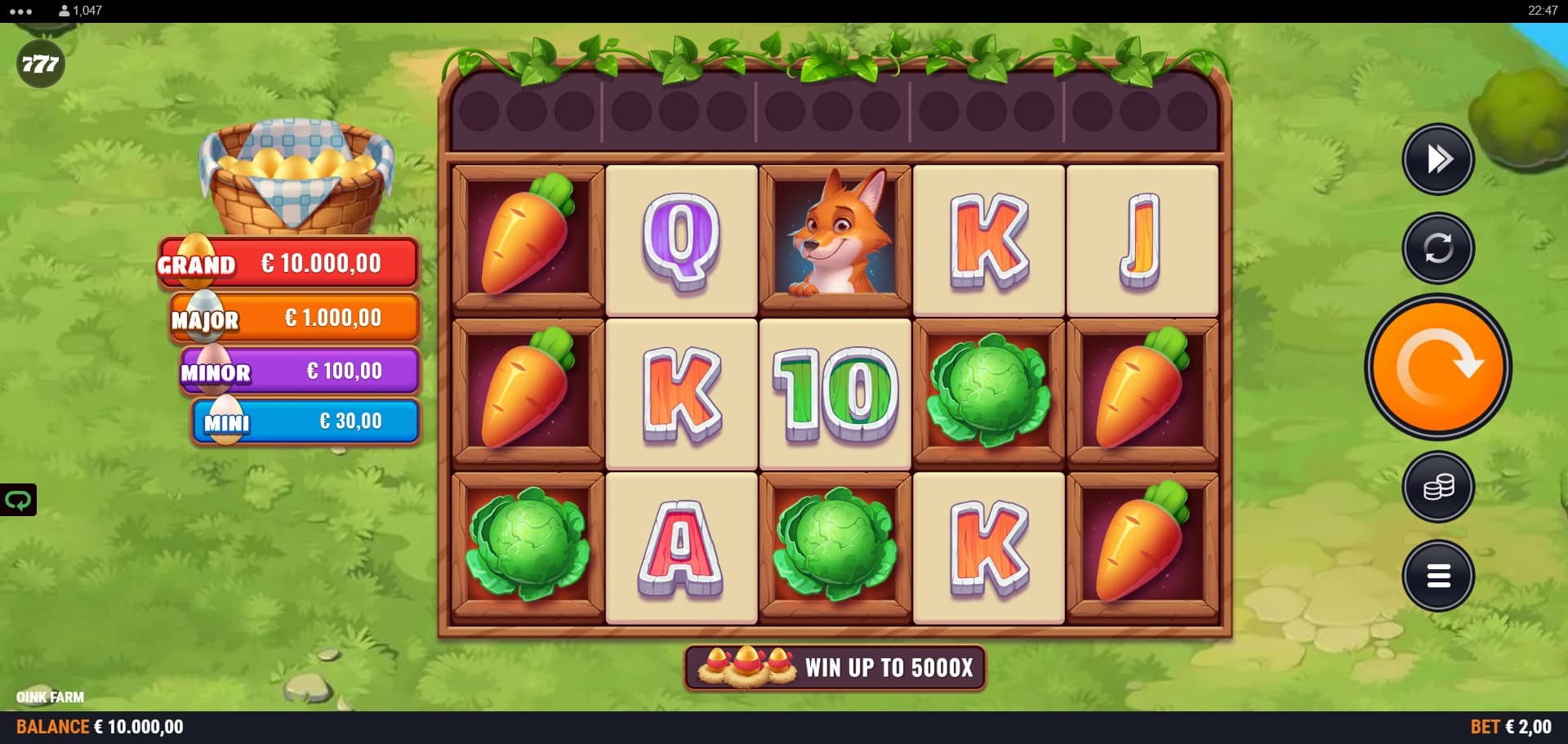Select the Grand jackpot banner
The image size is (1568, 744).
point(290,263)
